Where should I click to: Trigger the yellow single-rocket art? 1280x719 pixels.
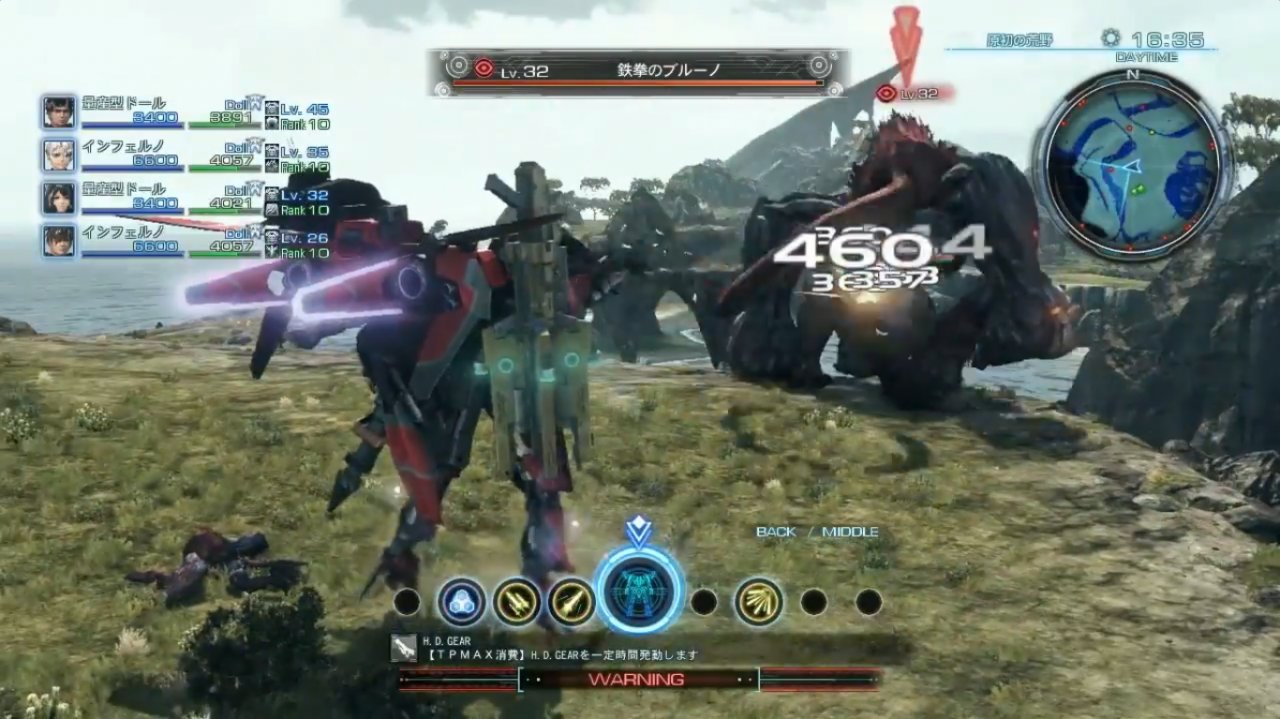pyautogui.click(x=571, y=602)
